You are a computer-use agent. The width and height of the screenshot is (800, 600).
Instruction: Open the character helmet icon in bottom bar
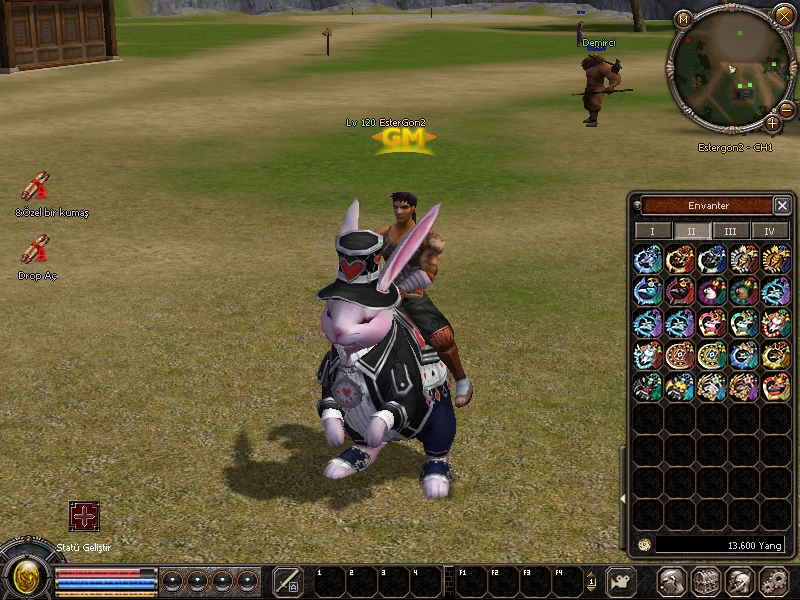(x=671, y=581)
